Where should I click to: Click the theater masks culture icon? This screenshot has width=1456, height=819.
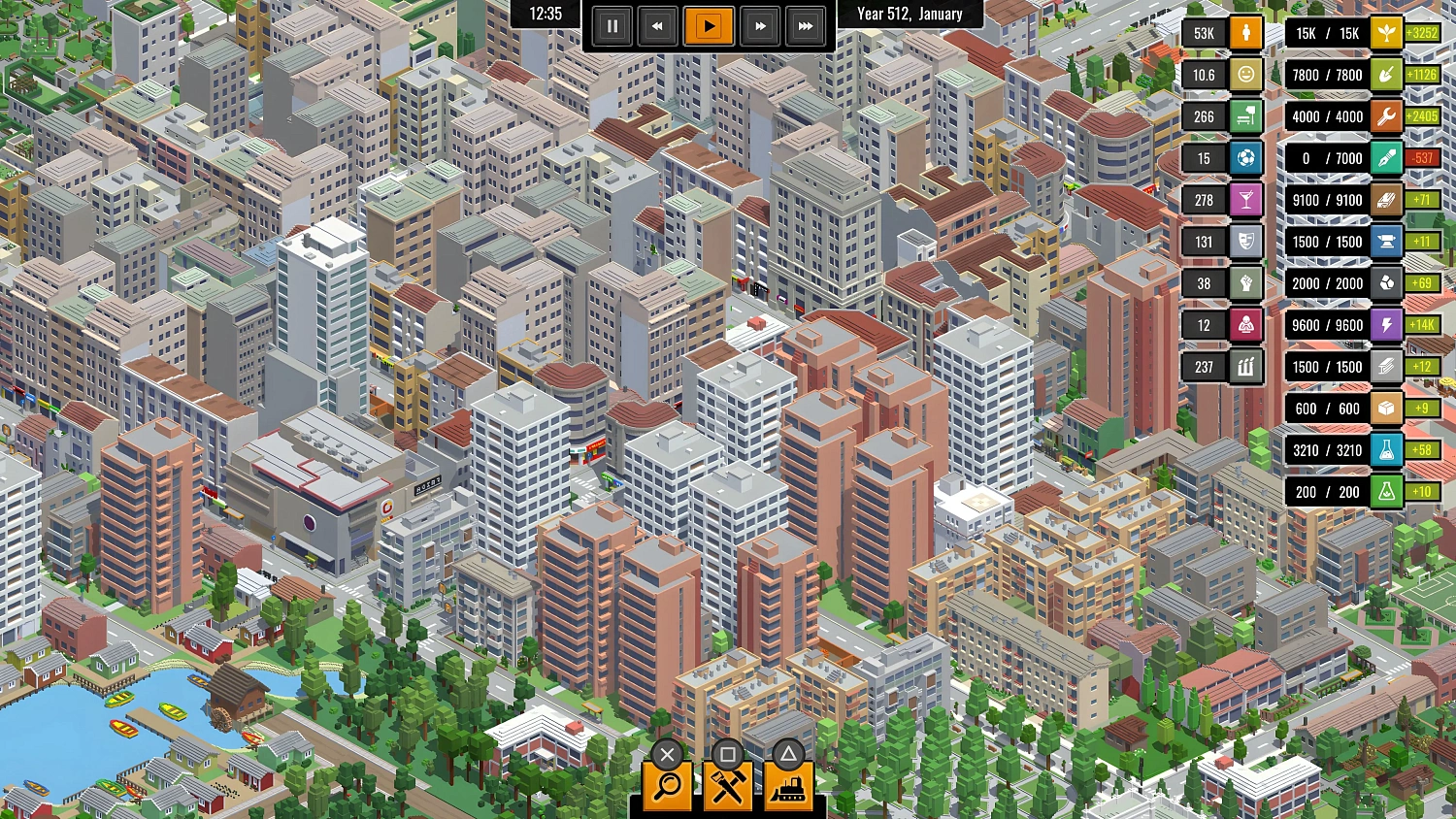coord(1245,242)
